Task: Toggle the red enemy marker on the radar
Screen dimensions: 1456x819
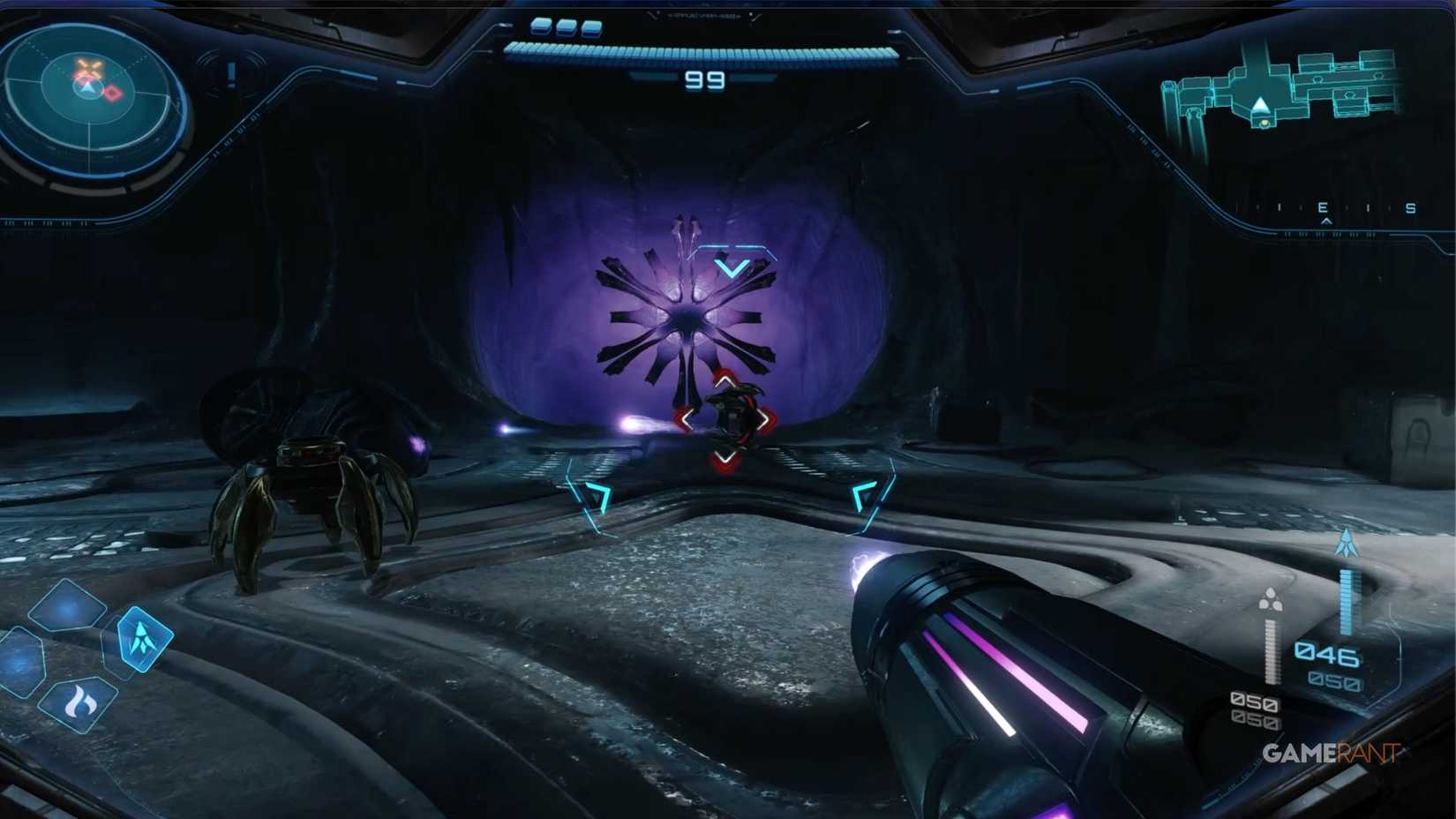Action: pos(112,93)
